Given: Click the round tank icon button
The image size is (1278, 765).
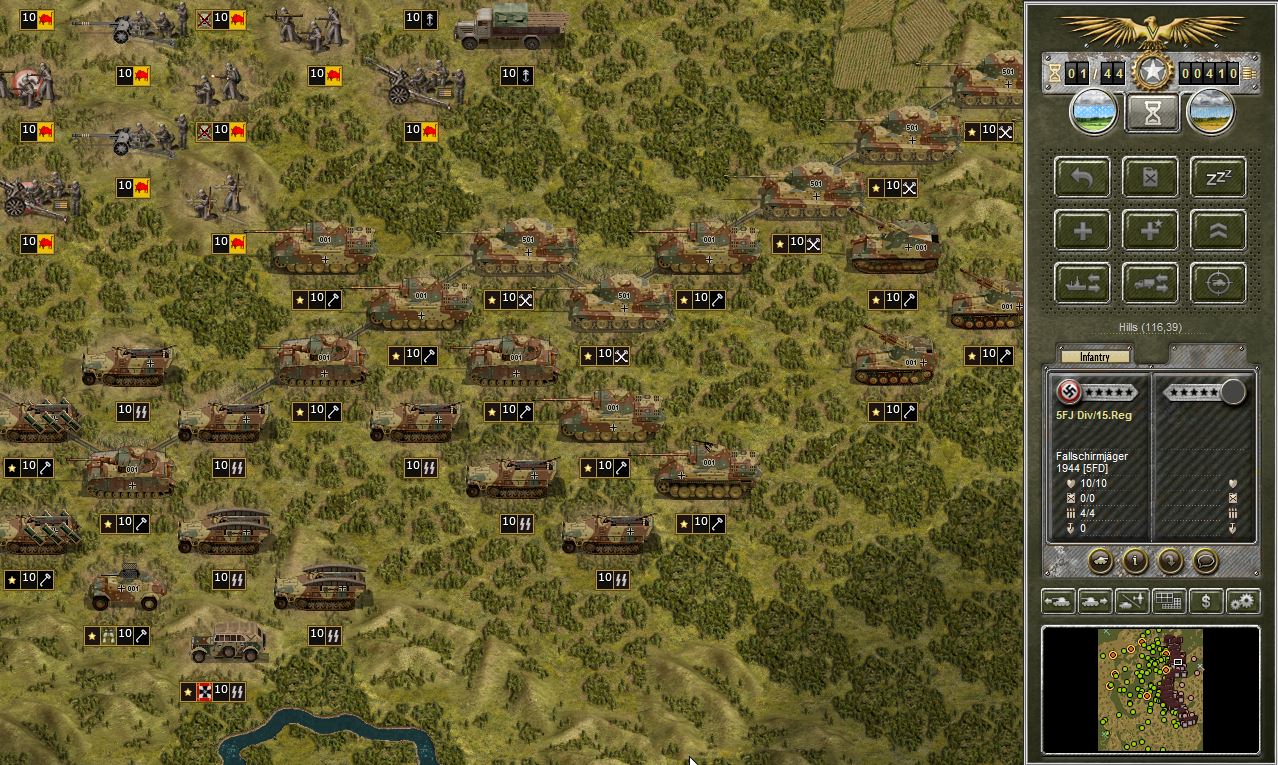Looking at the screenshot, I should [1100, 561].
